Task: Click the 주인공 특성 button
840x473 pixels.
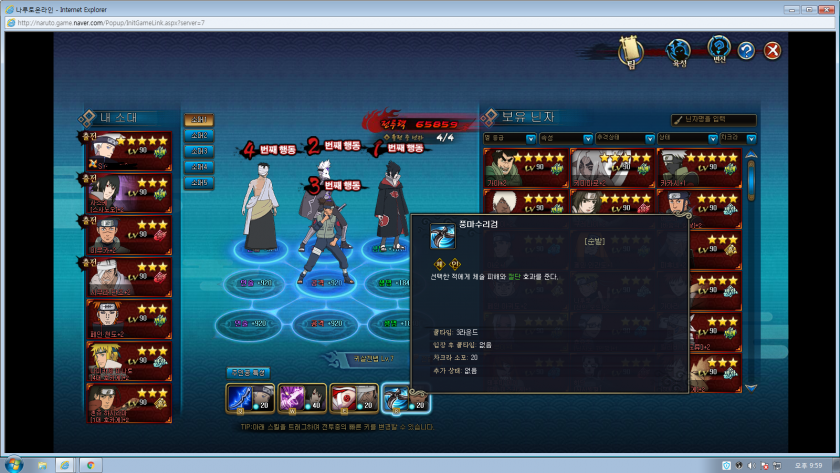Action: coord(245,372)
